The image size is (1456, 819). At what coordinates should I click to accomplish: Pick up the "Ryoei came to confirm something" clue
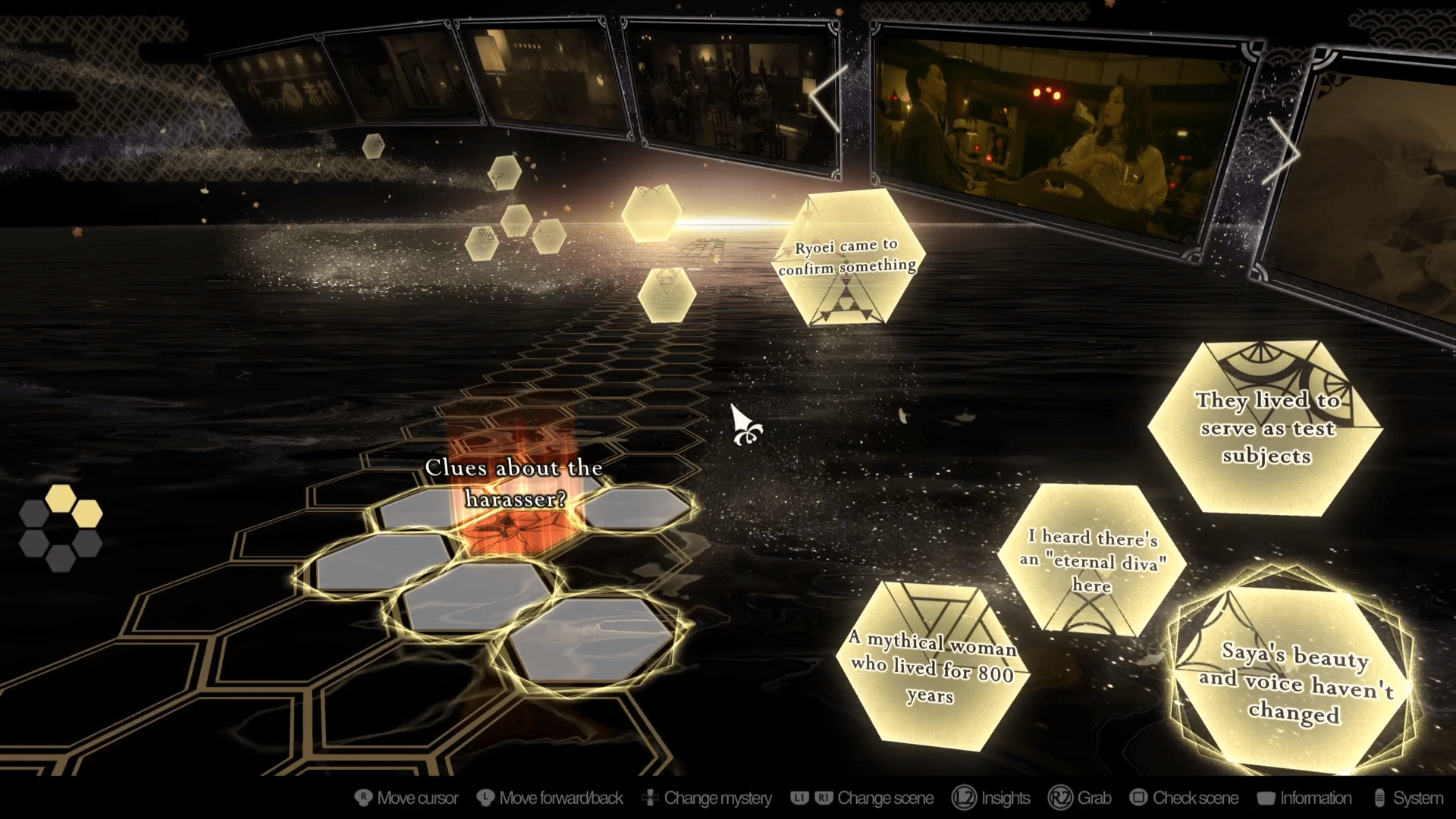pyautogui.click(x=848, y=258)
